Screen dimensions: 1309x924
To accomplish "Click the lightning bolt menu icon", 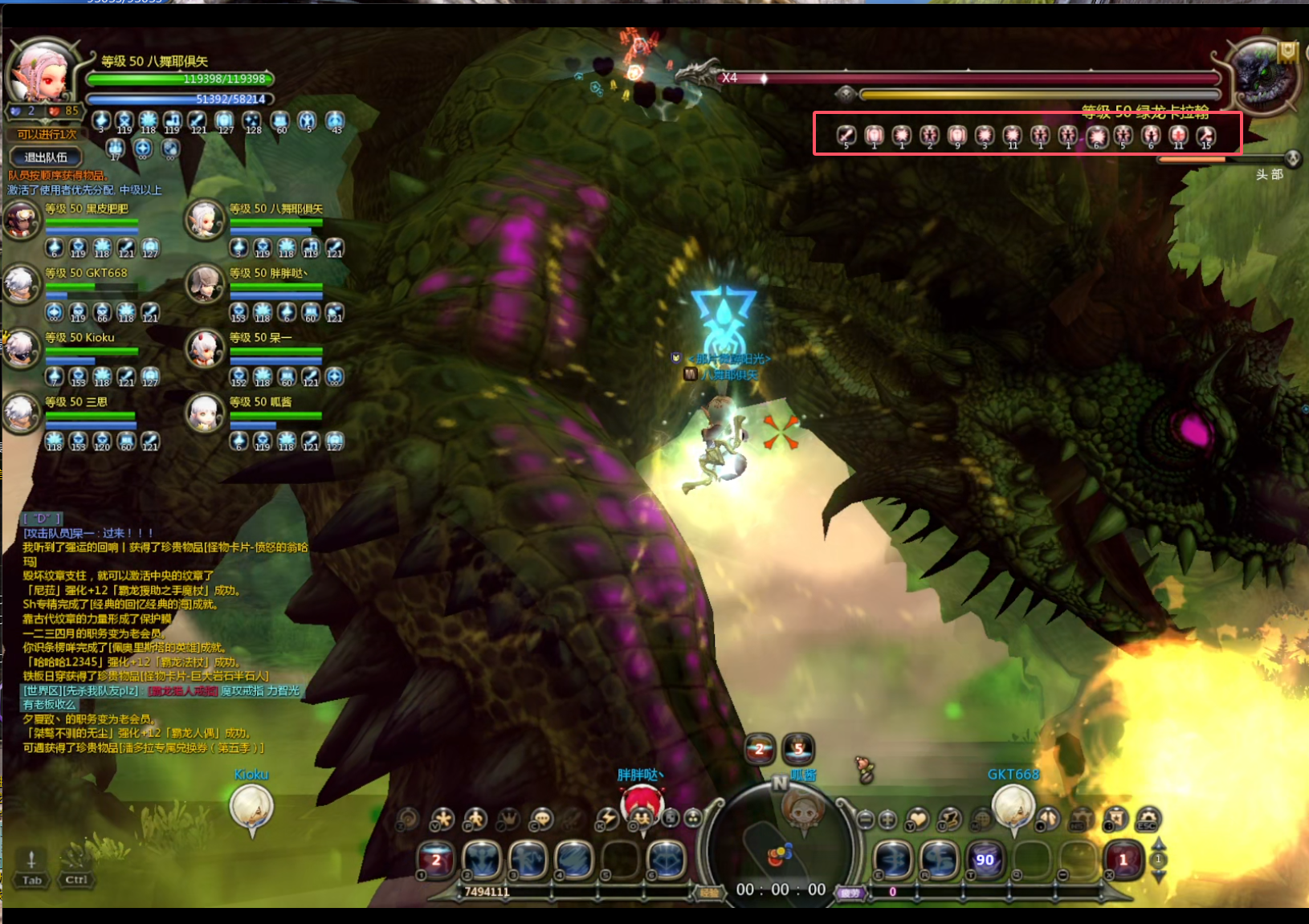I will [607, 819].
